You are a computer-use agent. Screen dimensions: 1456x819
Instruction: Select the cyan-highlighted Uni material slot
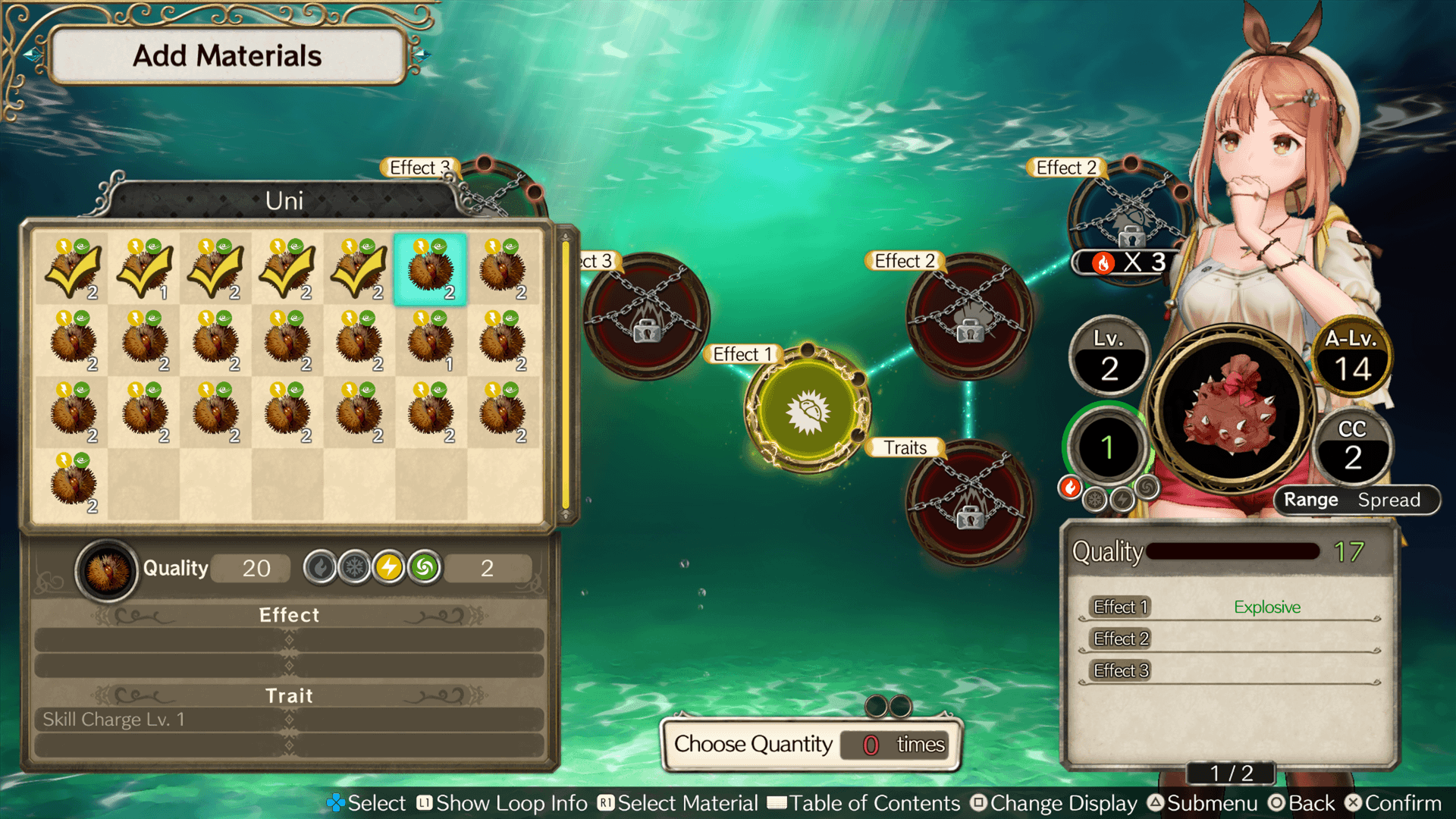[x=430, y=270]
